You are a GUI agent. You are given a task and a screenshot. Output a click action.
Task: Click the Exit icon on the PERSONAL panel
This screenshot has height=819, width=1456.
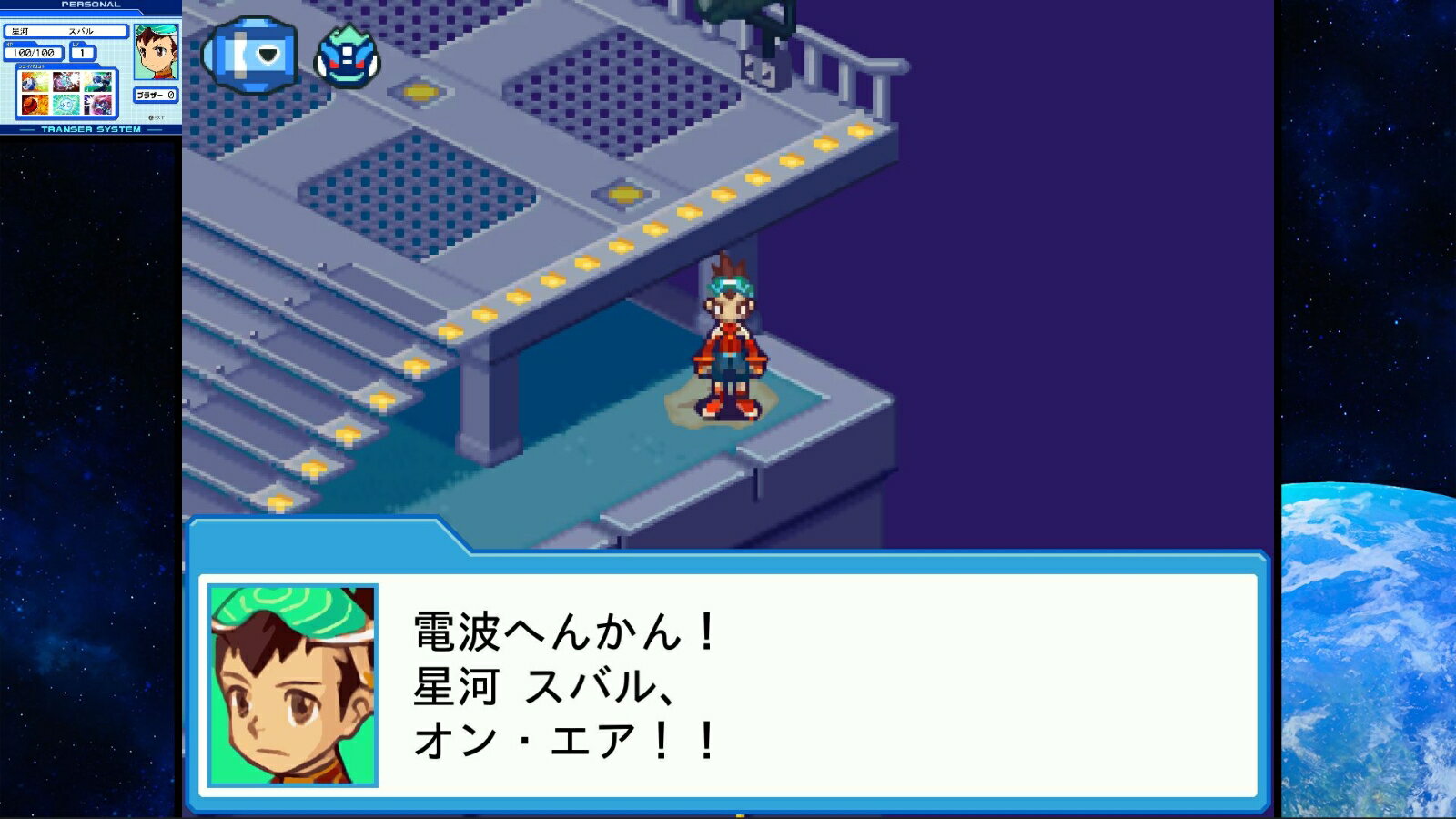tap(157, 117)
